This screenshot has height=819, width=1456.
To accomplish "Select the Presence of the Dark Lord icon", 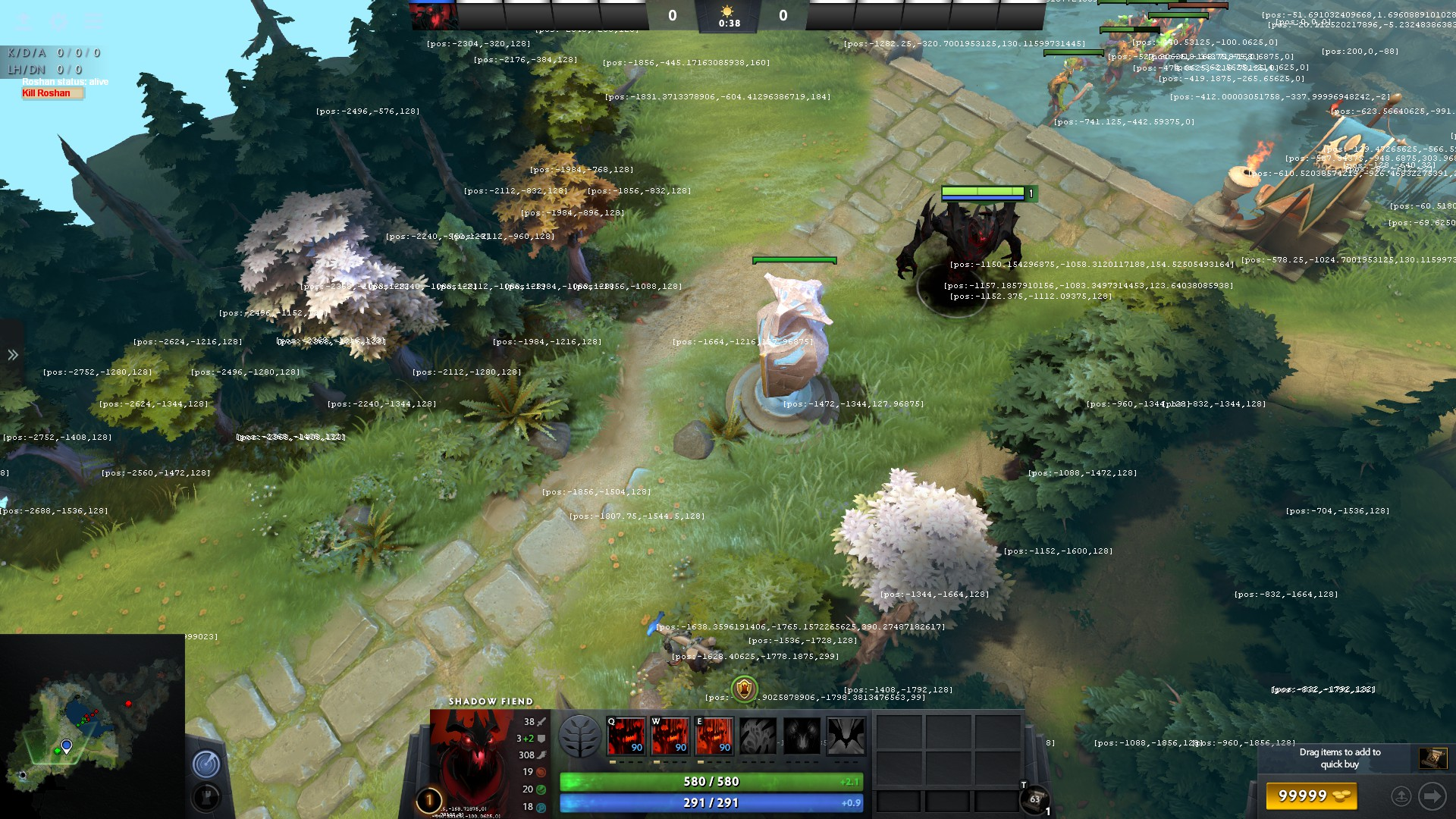I will (x=802, y=736).
